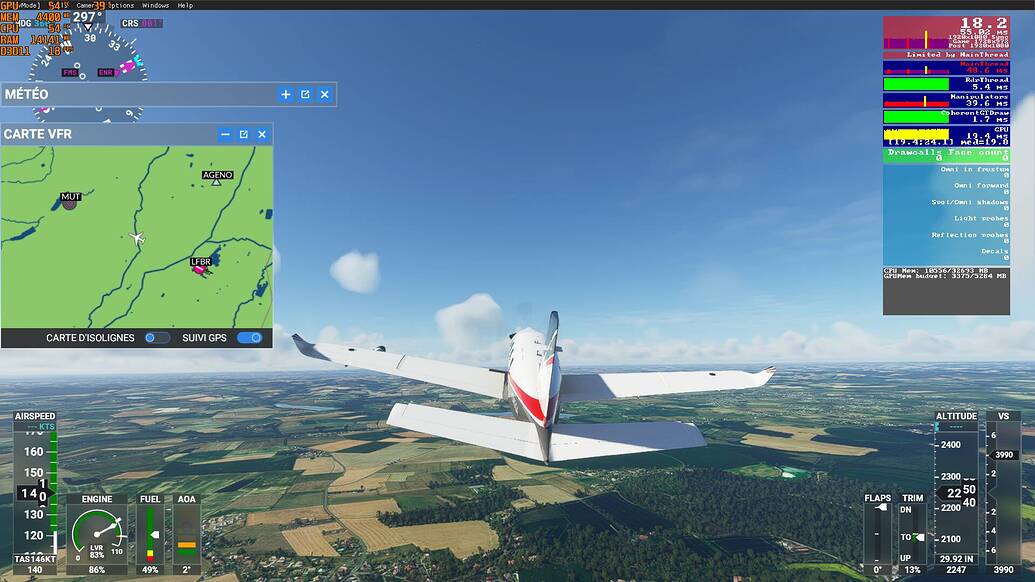Click the MUT waypoint on the VFR map
The width and height of the screenshot is (1035, 582).
pyautogui.click(x=70, y=203)
